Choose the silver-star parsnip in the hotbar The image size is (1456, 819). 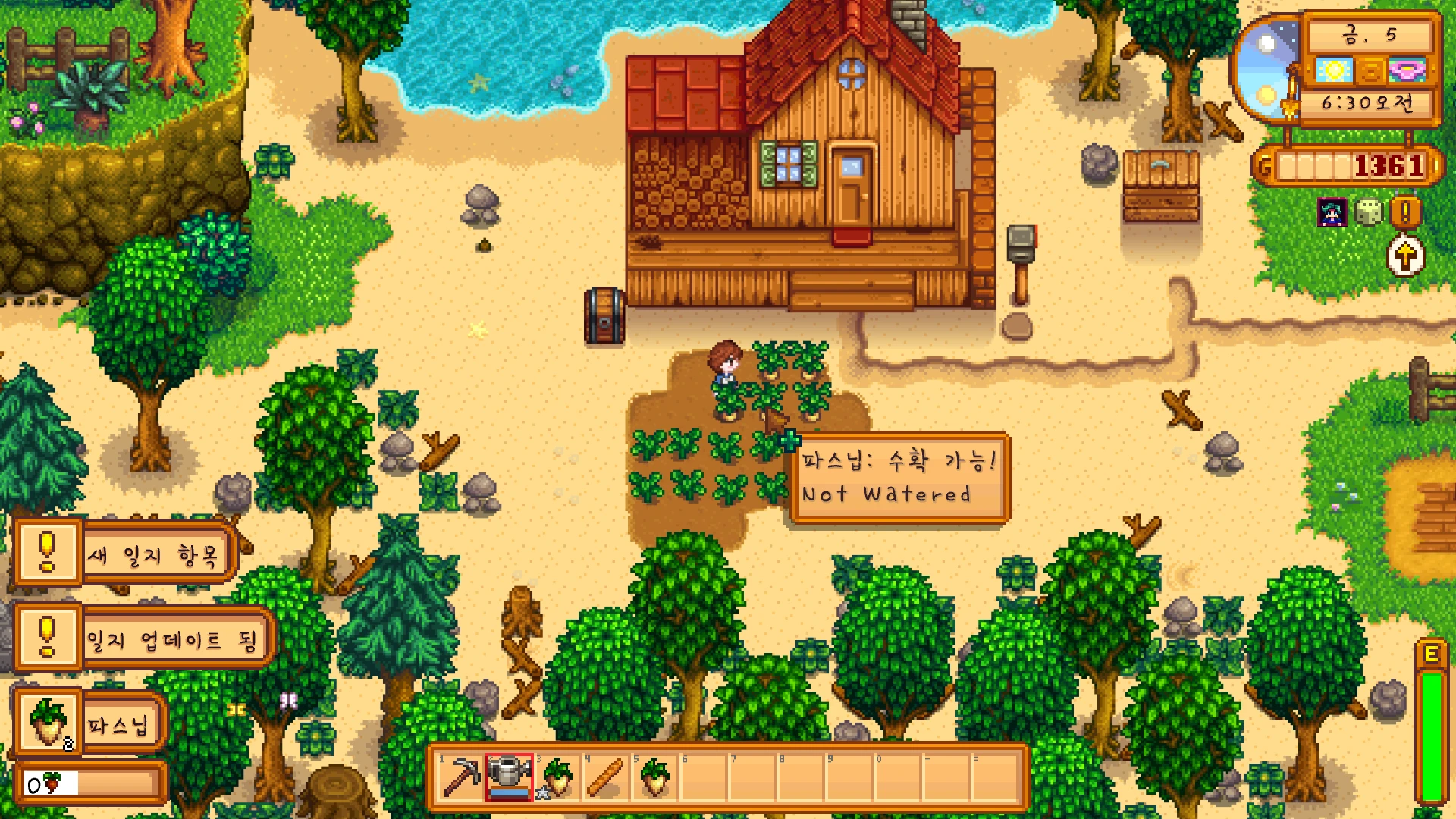tap(557, 777)
